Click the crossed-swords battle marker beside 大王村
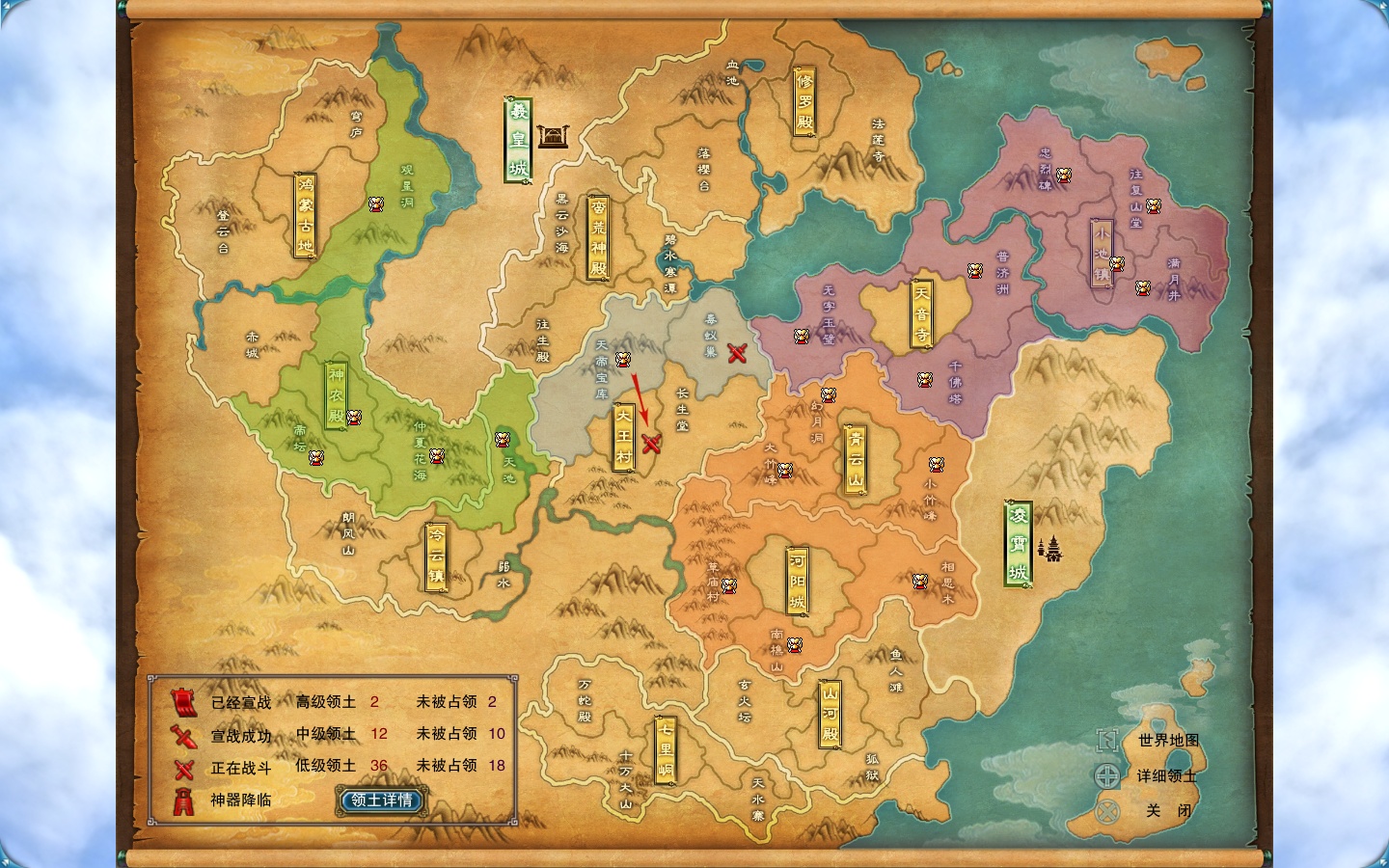The height and width of the screenshot is (868, 1389). [x=652, y=444]
